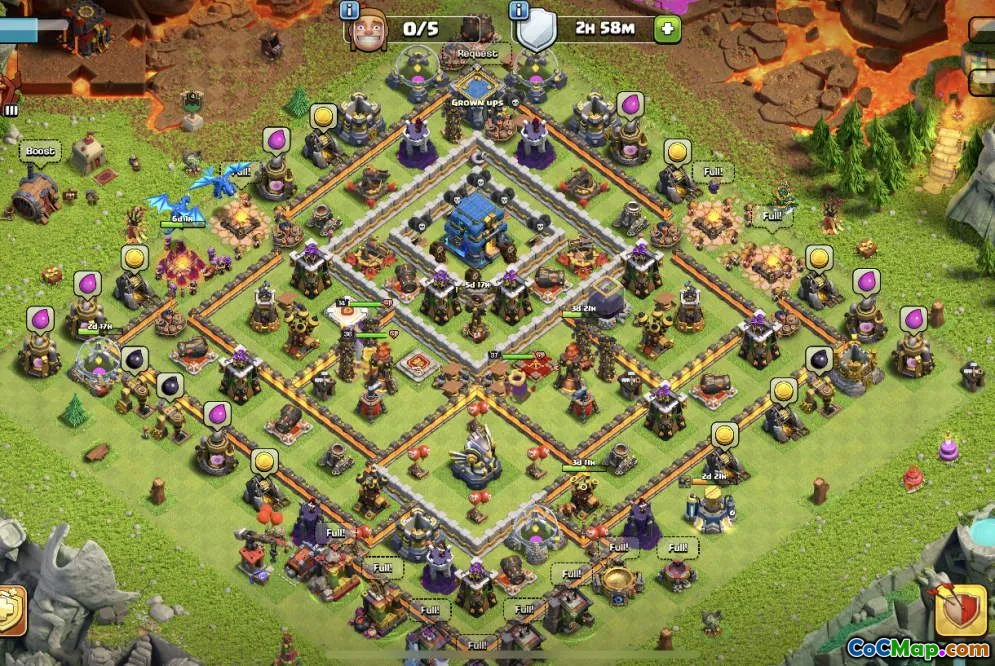Click the green plus shield button

668,29
